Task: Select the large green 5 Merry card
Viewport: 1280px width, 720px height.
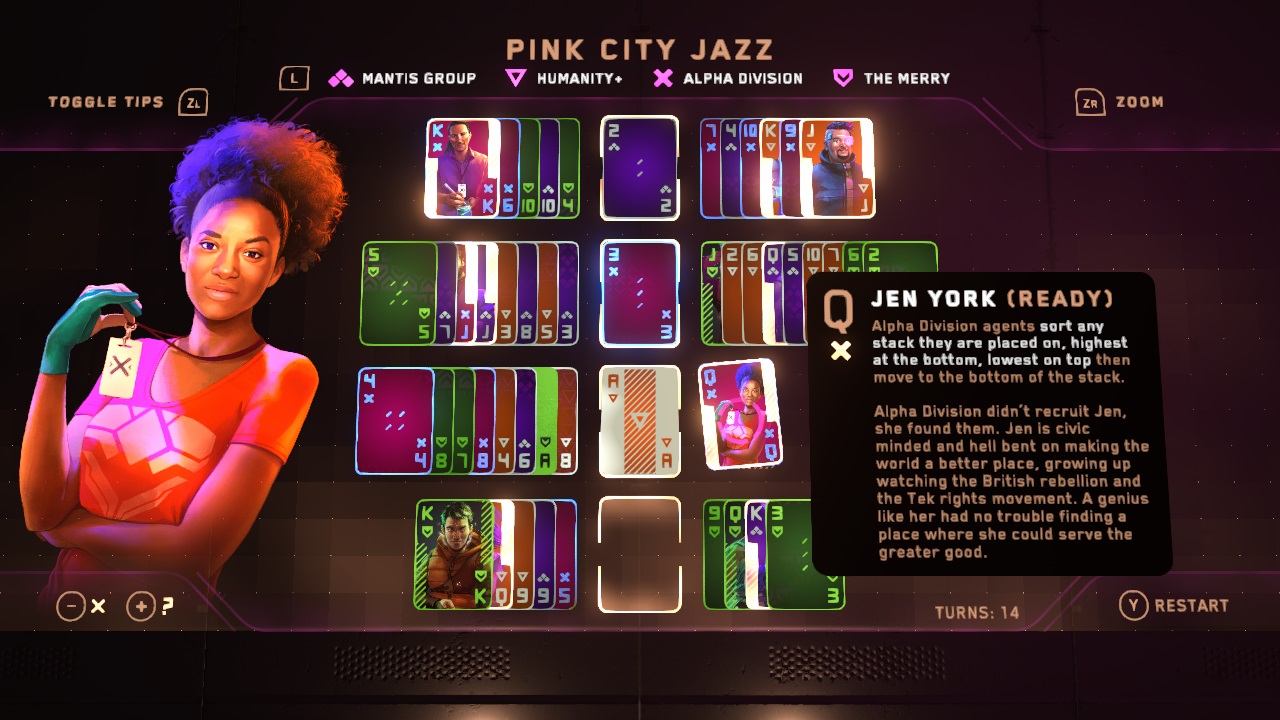Action: 398,293
